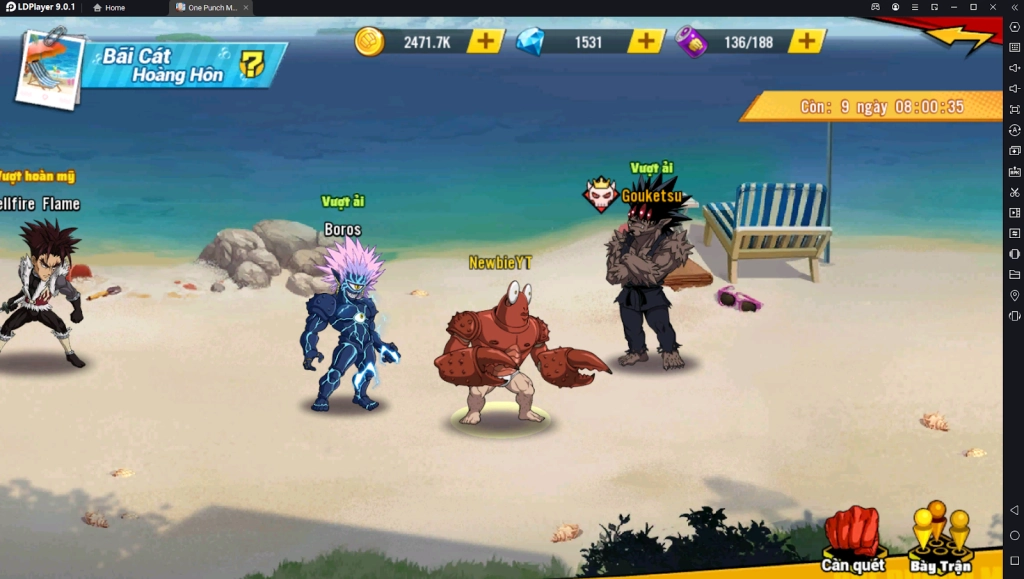This screenshot has height=579, width=1024.
Task: Add more gold coins with plus button
Action: pyautogui.click(x=485, y=41)
